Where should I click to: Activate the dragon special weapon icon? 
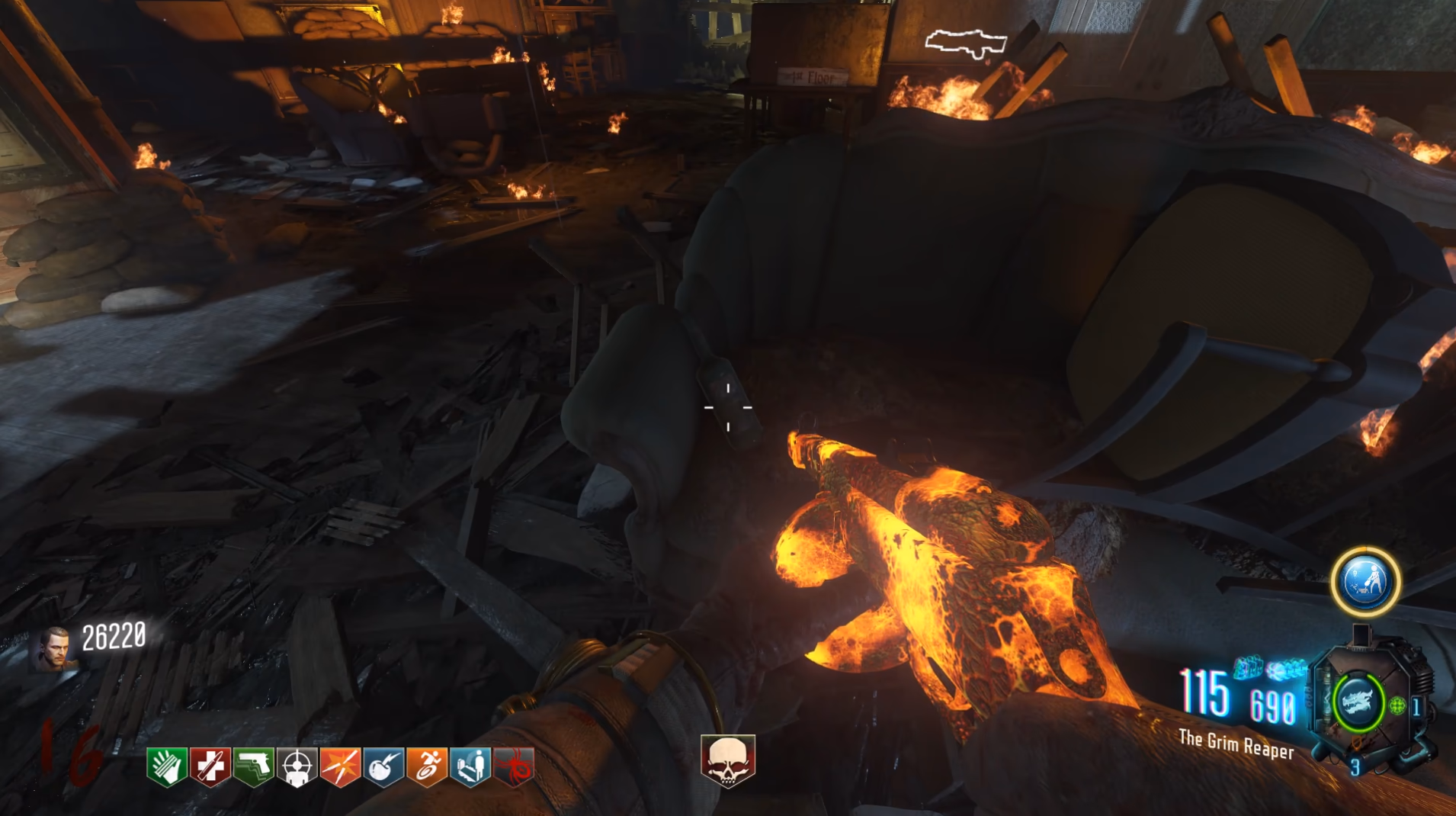tap(1358, 702)
